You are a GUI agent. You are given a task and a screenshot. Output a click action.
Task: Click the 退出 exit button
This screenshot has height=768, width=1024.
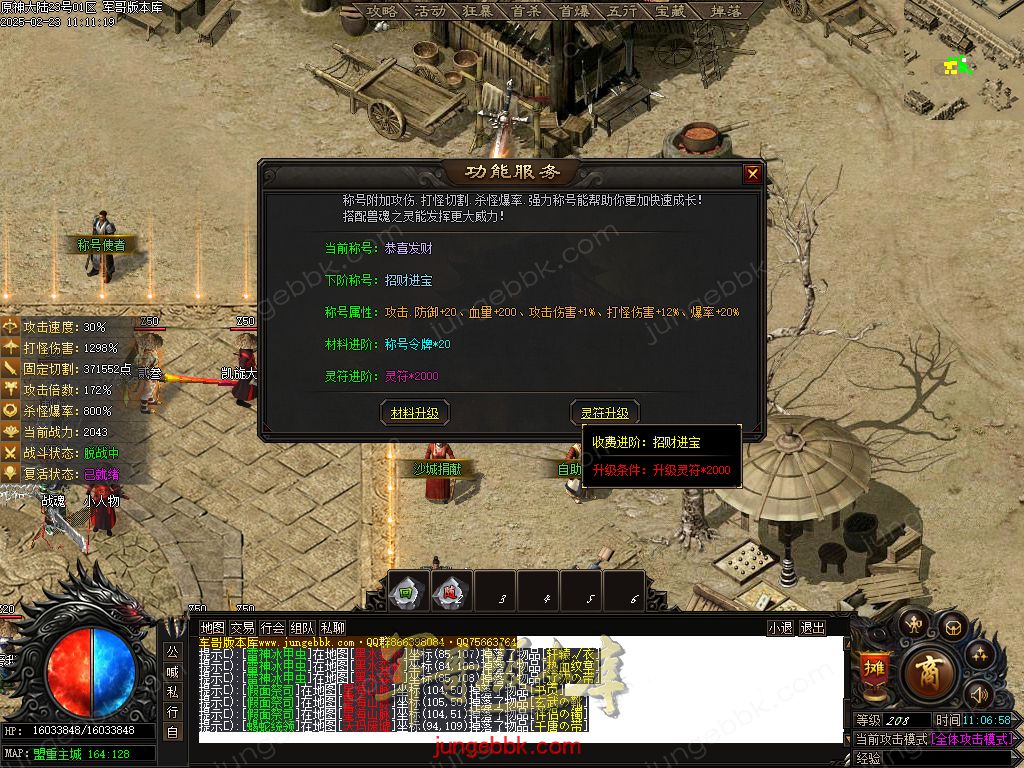pyautogui.click(x=812, y=627)
